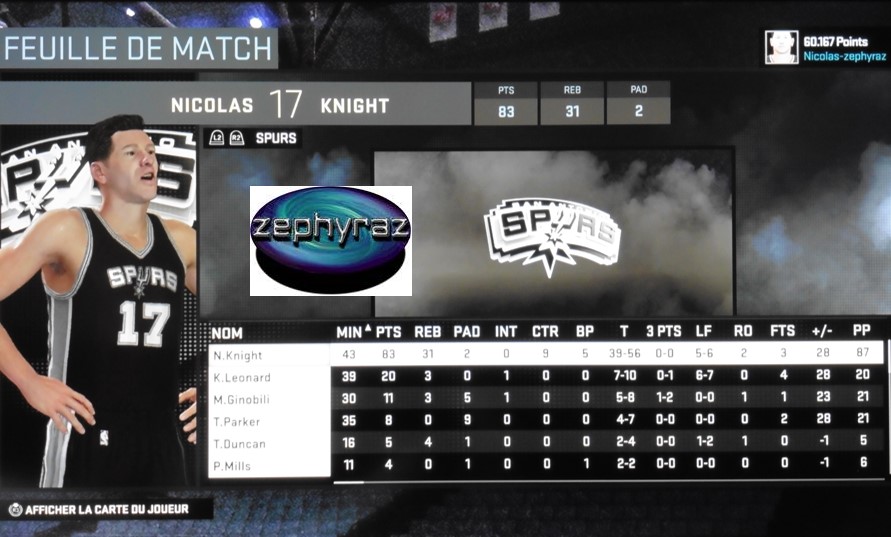Open the Nicolas-zephyraz profile avatar

[x=780, y=47]
